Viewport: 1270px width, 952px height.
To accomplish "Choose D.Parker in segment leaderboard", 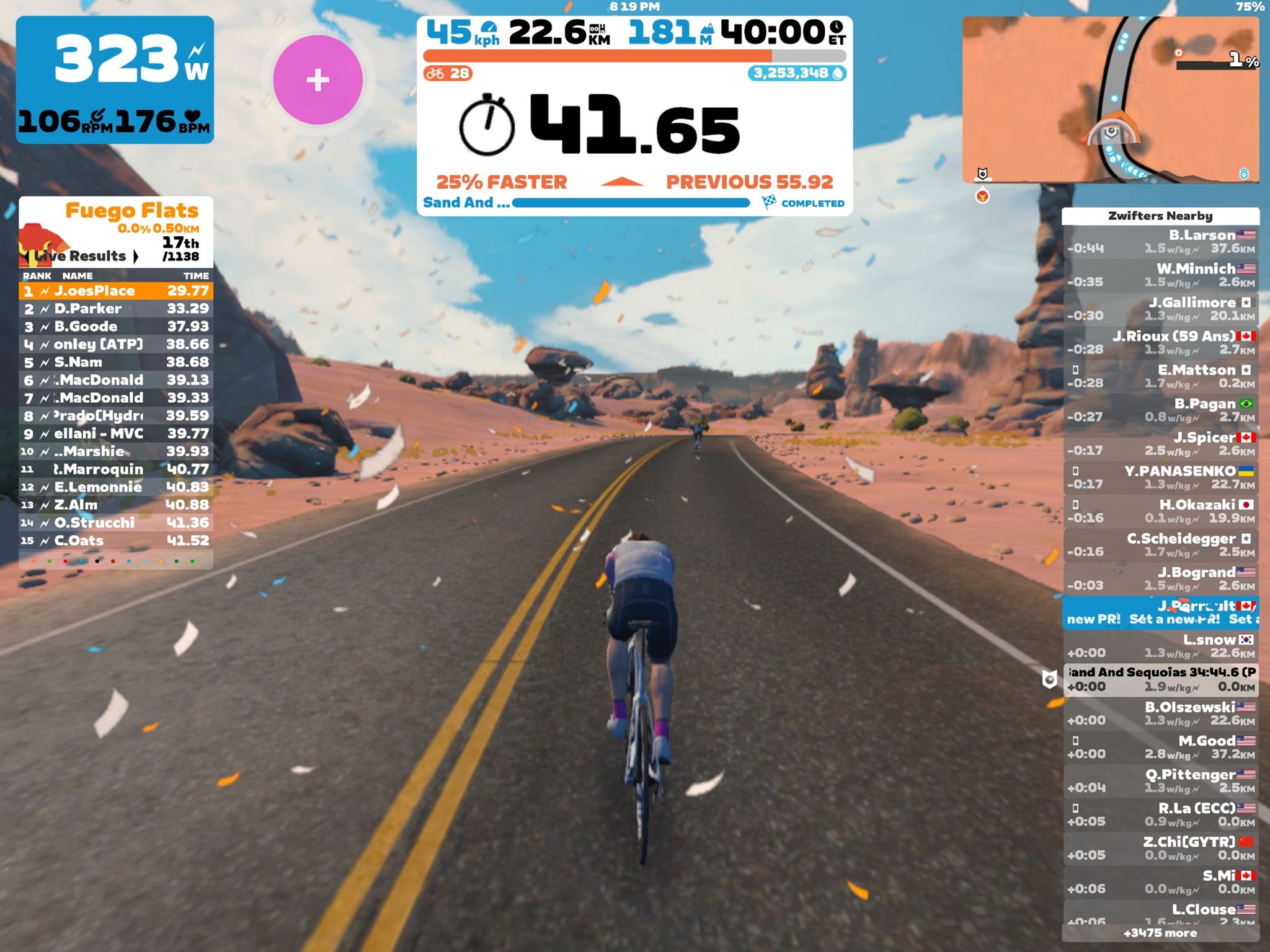I will pos(116,309).
